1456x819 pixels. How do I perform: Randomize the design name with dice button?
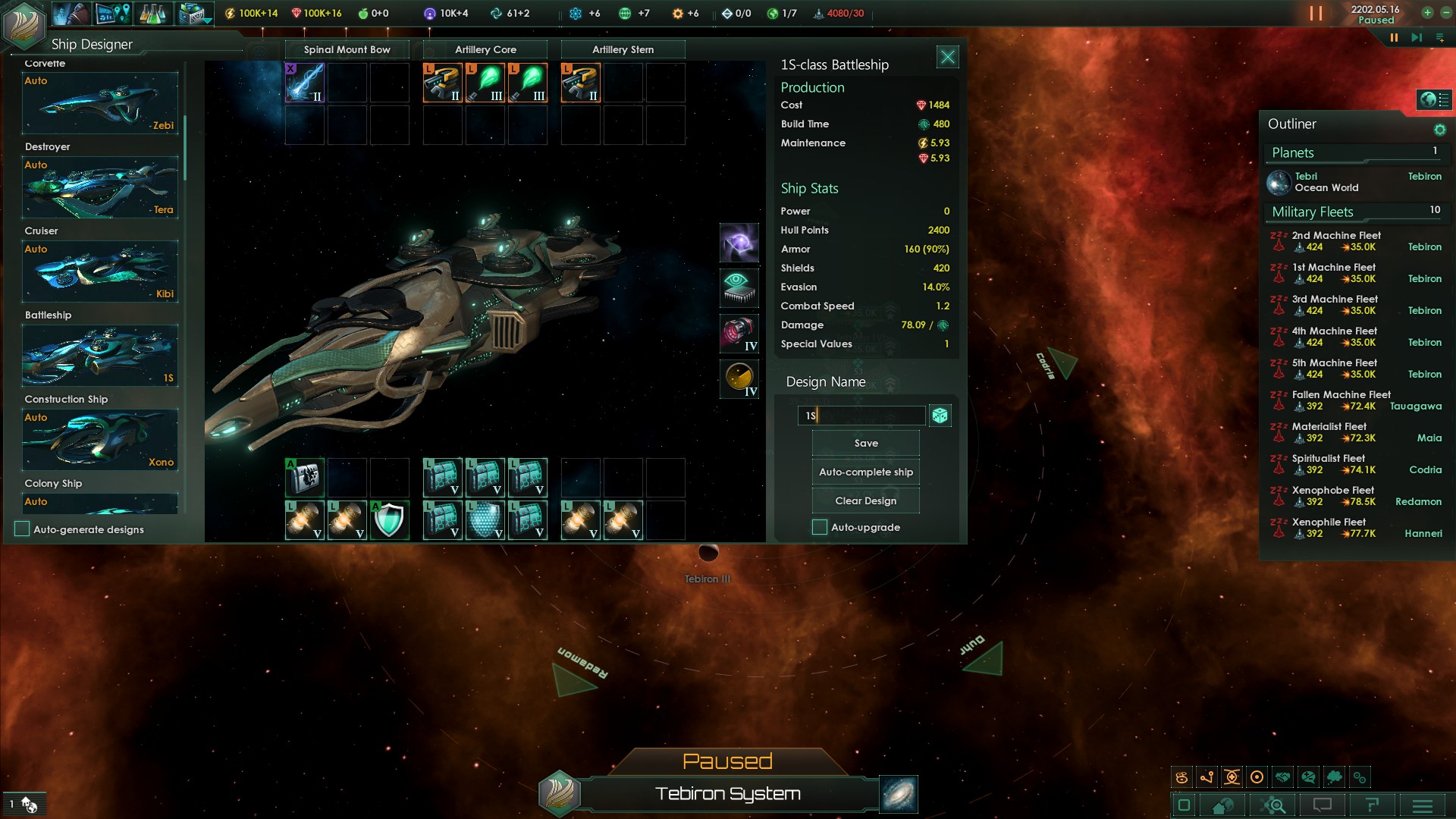pyautogui.click(x=940, y=416)
